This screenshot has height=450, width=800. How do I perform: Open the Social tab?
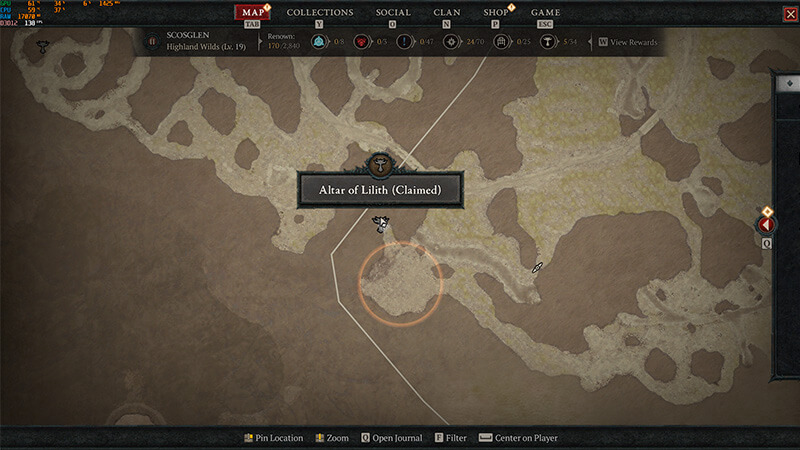coord(393,13)
